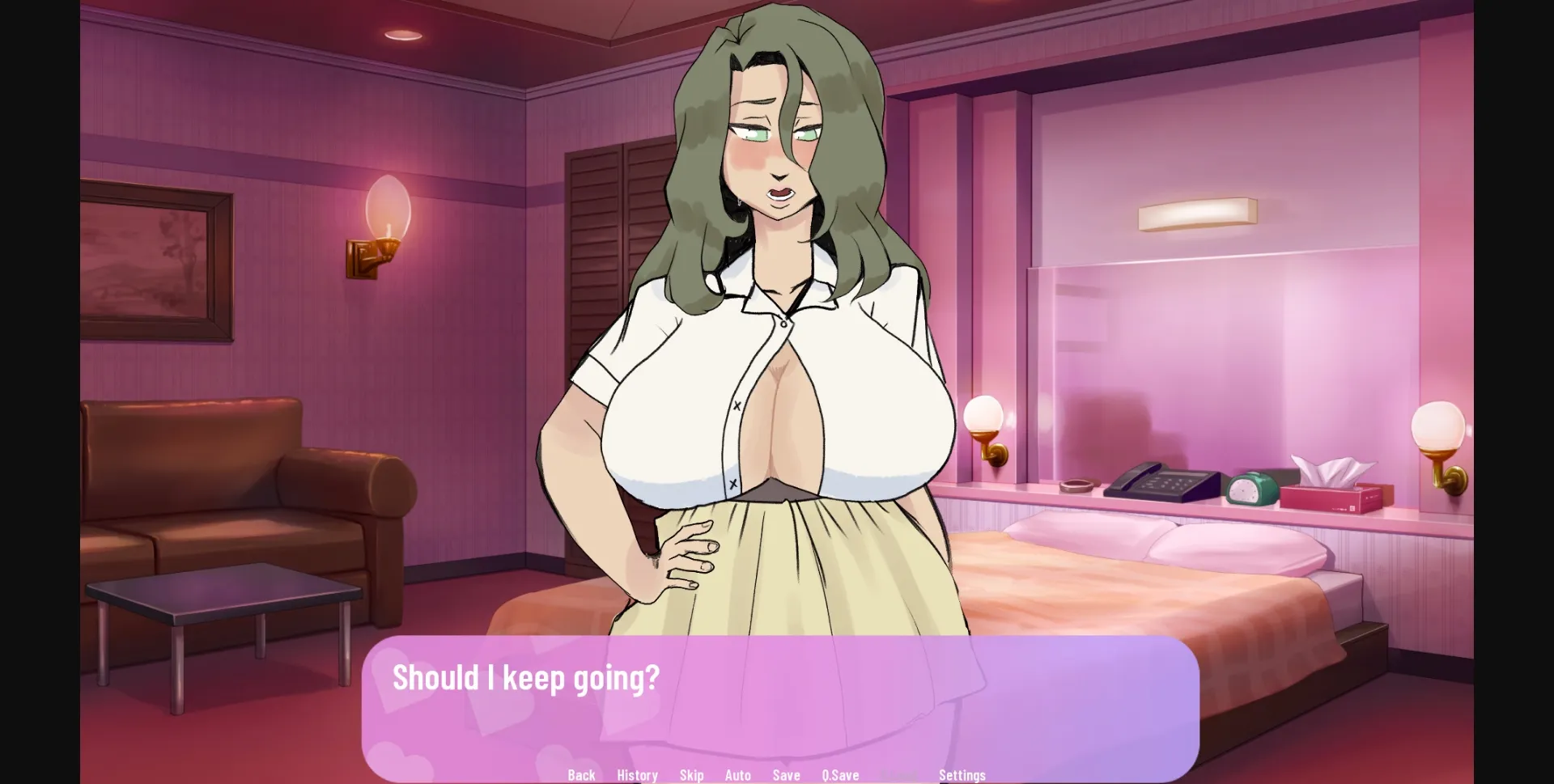Save the game with the Save button
Image resolution: width=1554 pixels, height=784 pixels.
point(786,775)
